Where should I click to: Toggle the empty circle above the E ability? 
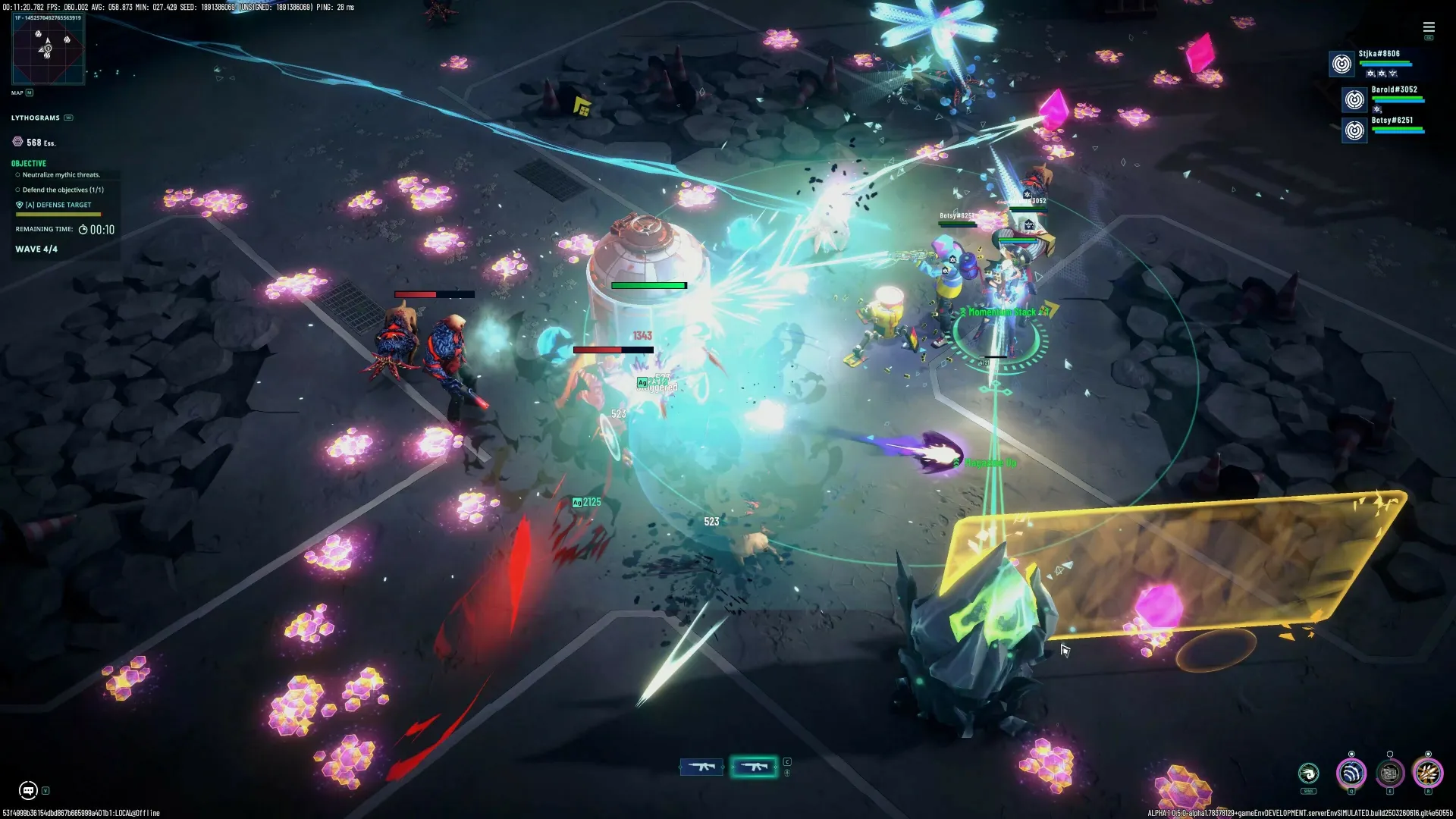tap(1390, 754)
